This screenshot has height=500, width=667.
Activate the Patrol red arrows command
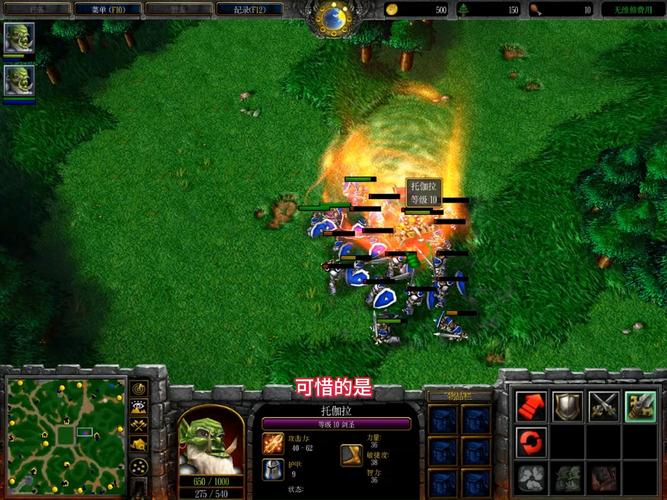click(x=532, y=441)
